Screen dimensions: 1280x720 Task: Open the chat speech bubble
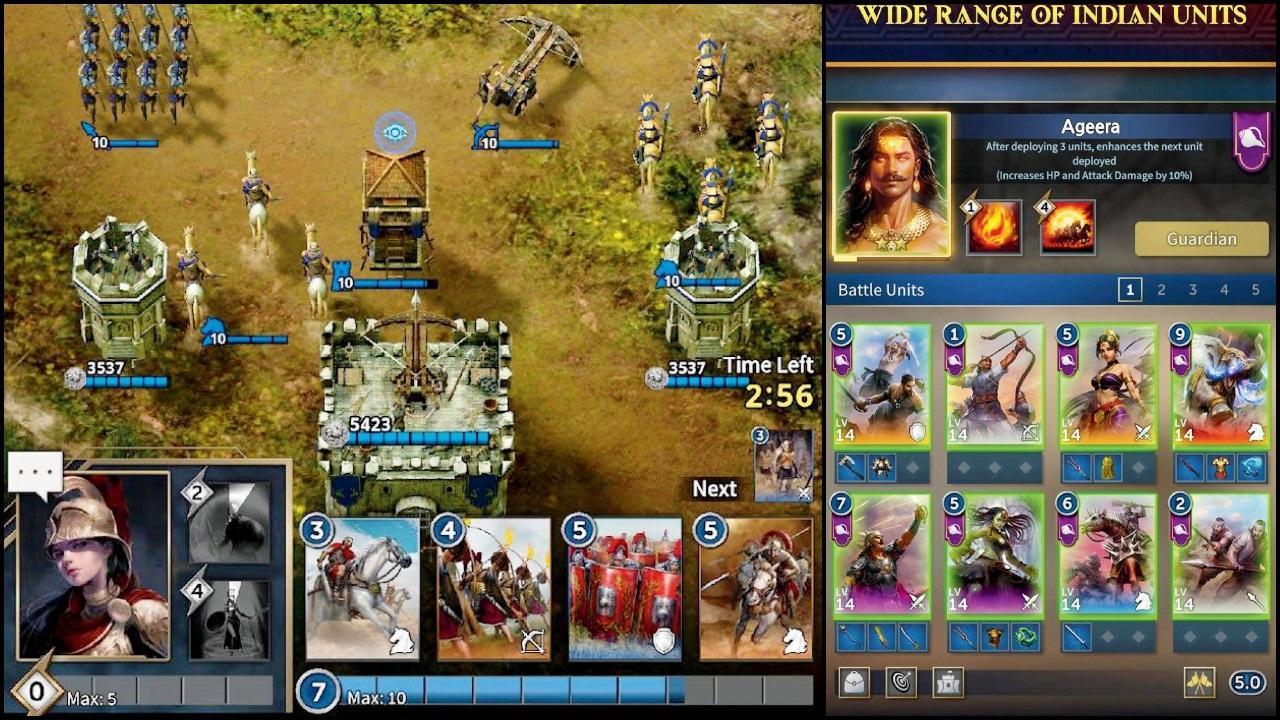click(x=35, y=473)
